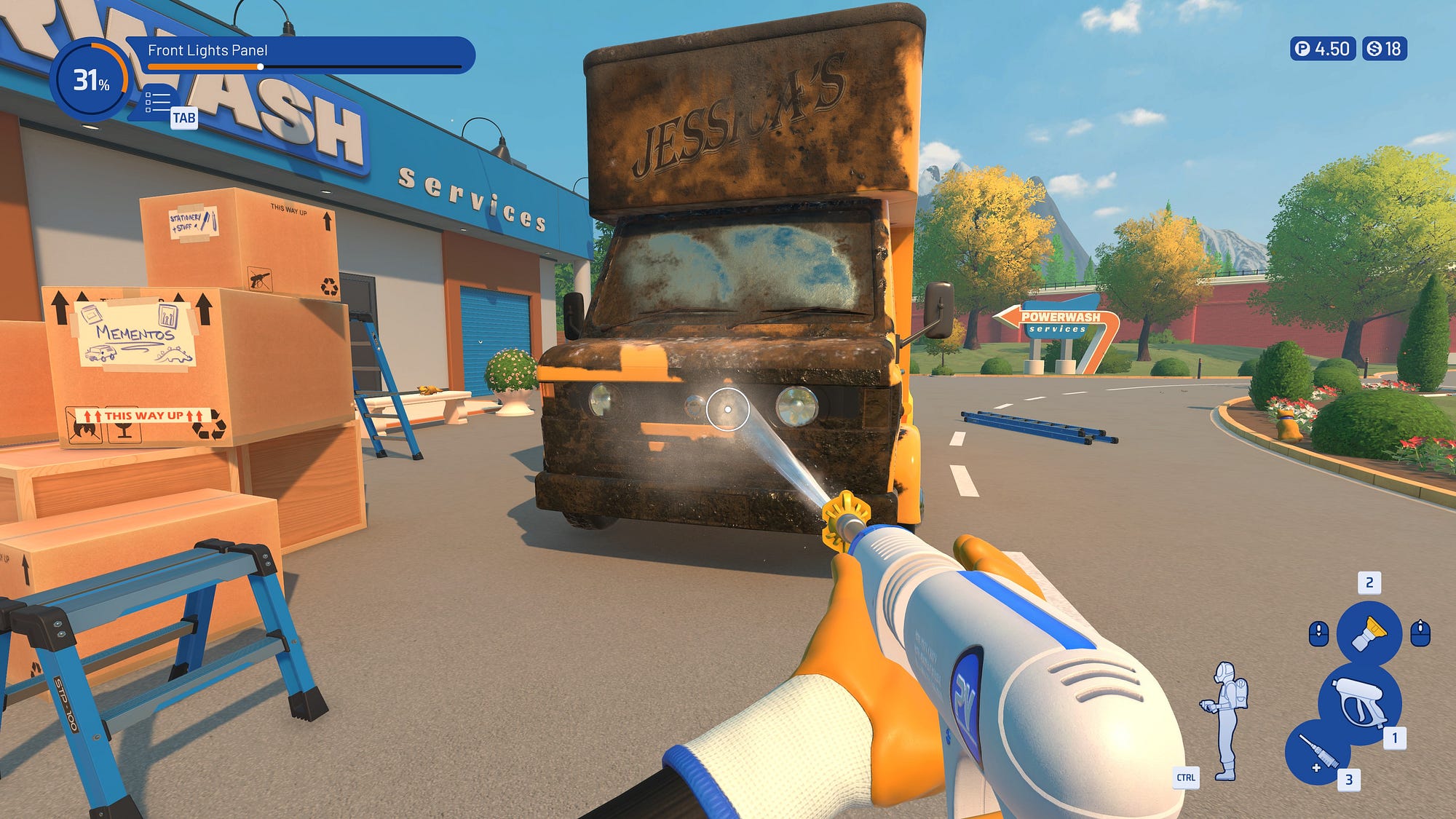Open the job checklist icon

click(x=157, y=103)
